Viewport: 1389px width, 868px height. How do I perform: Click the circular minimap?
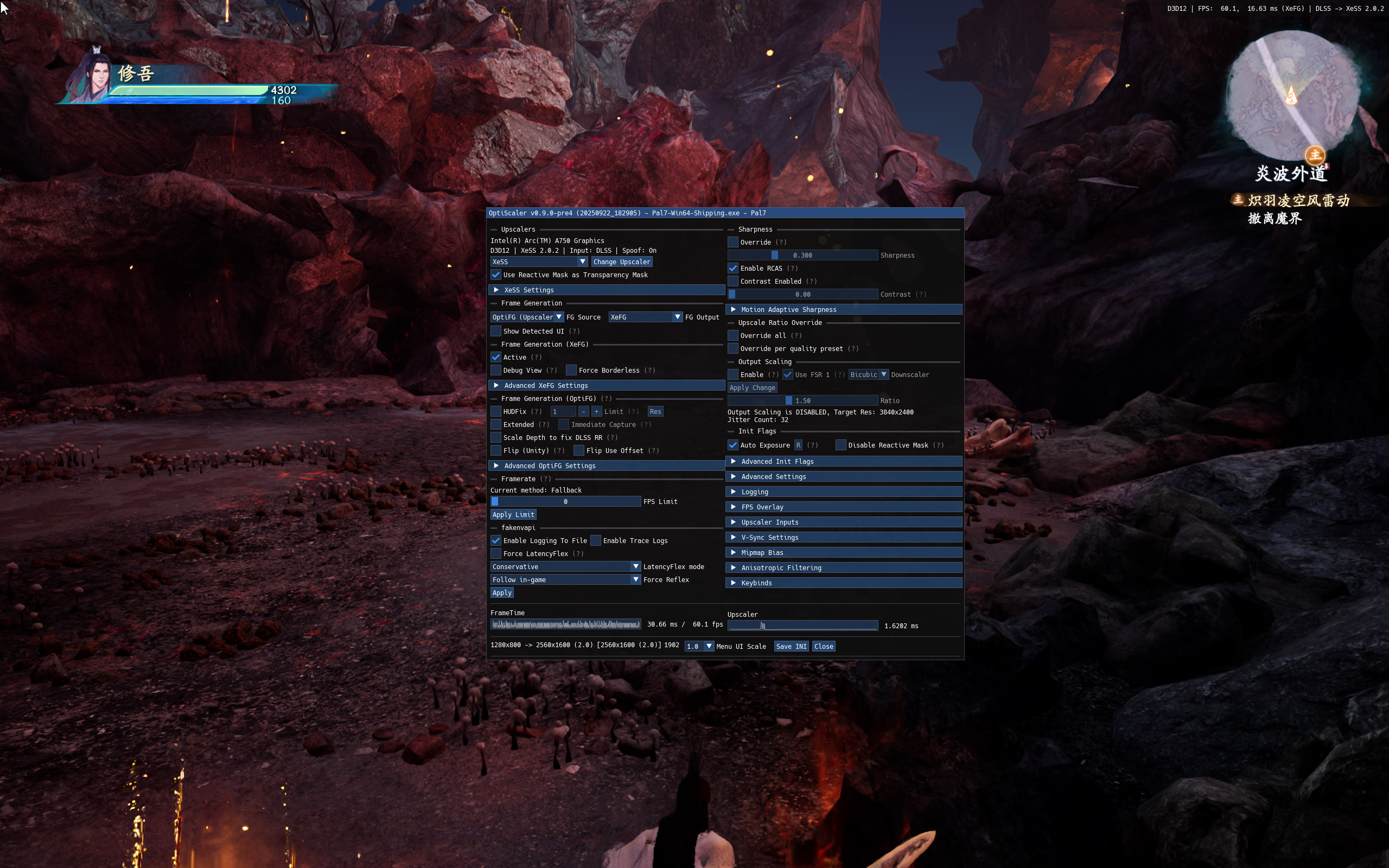(1291, 95)
